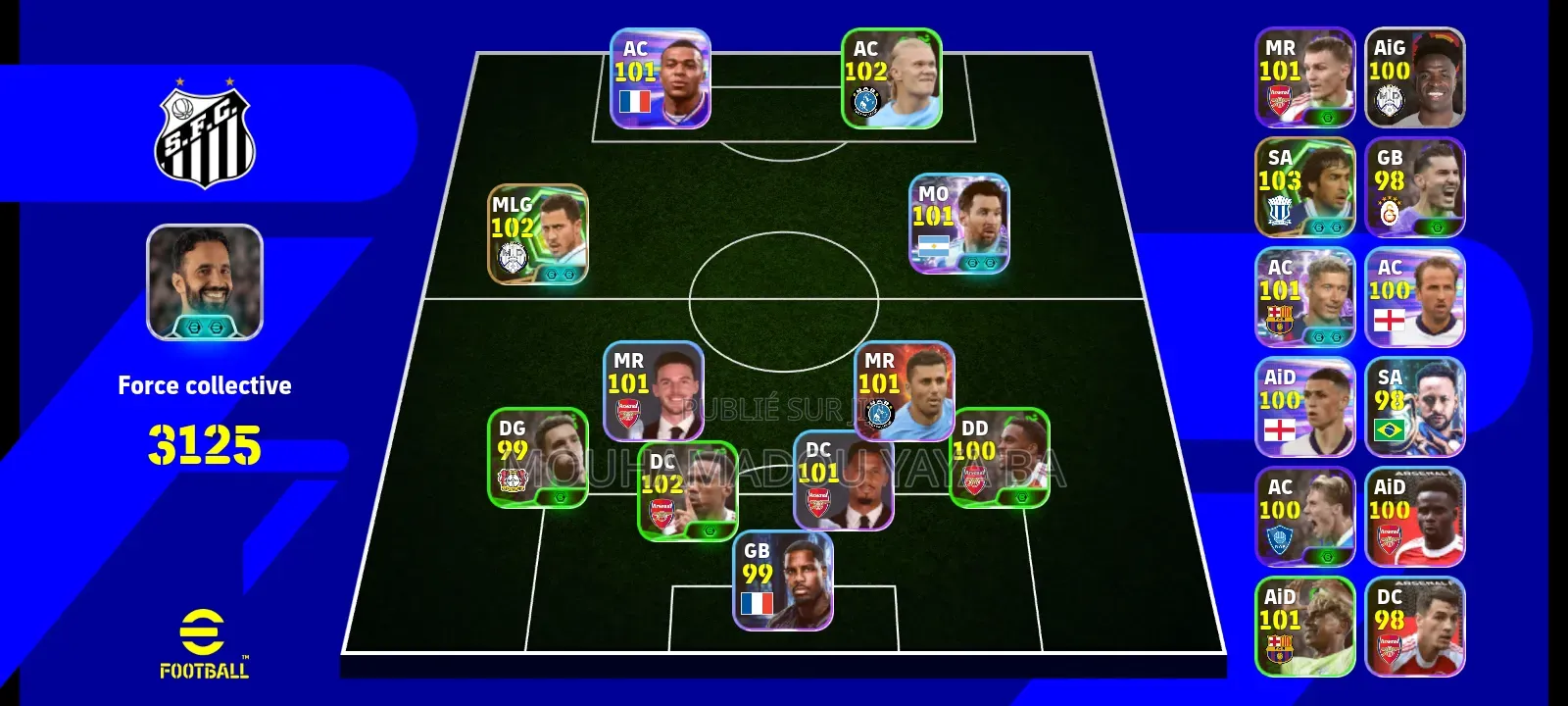Choose the AiD 101 Barcelona substitute card

tap(1304, 627)
